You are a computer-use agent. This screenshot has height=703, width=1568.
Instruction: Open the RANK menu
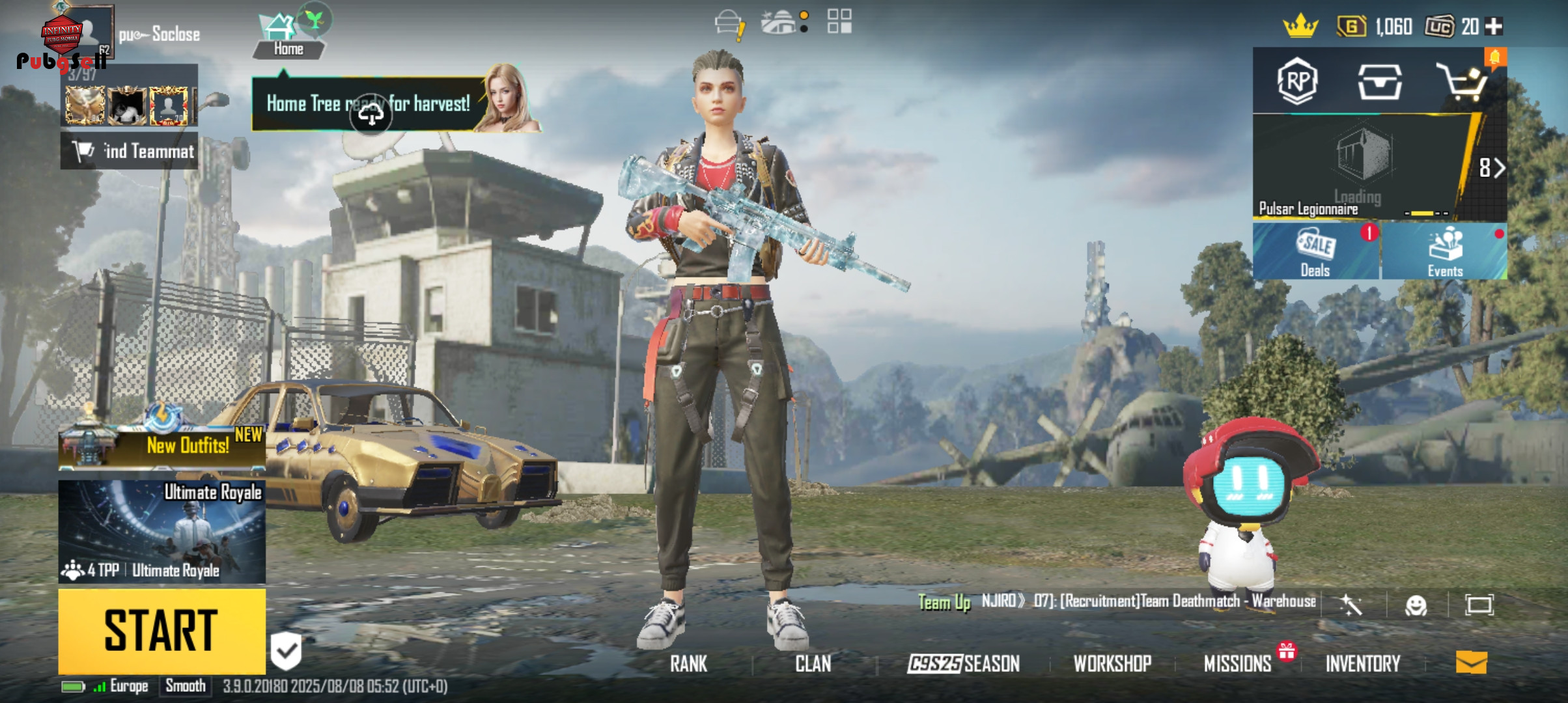pyautogui.click(x=688, y=663)
